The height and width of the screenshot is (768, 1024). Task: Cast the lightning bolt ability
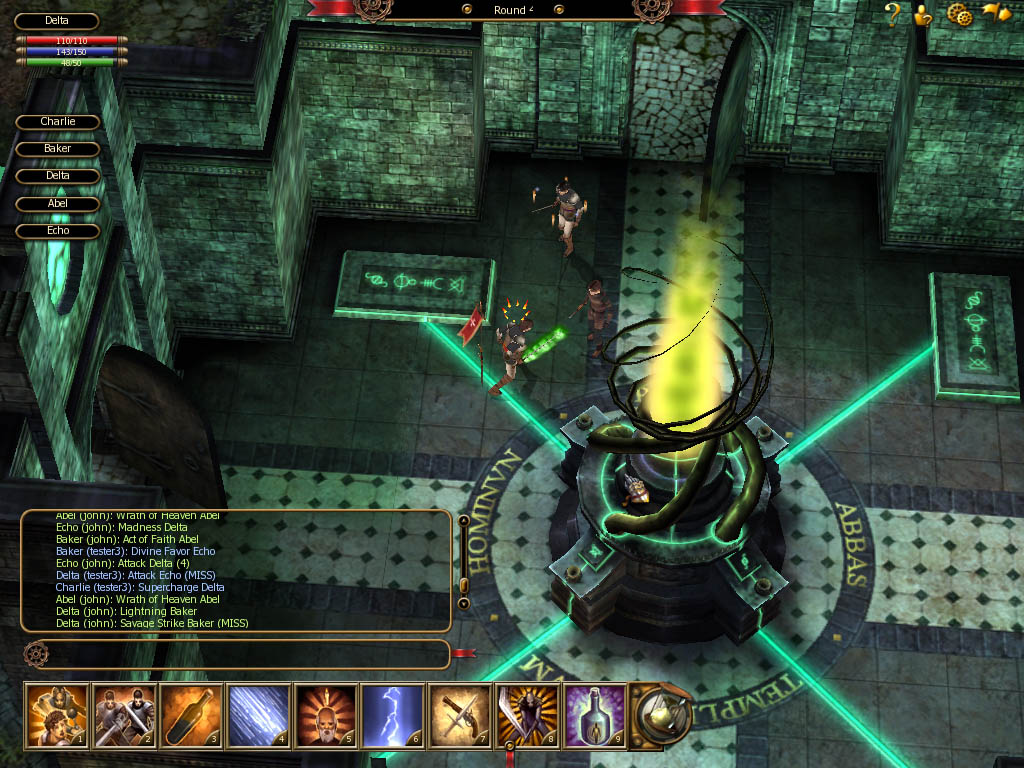pyautogui.click(x=393, y=714)
